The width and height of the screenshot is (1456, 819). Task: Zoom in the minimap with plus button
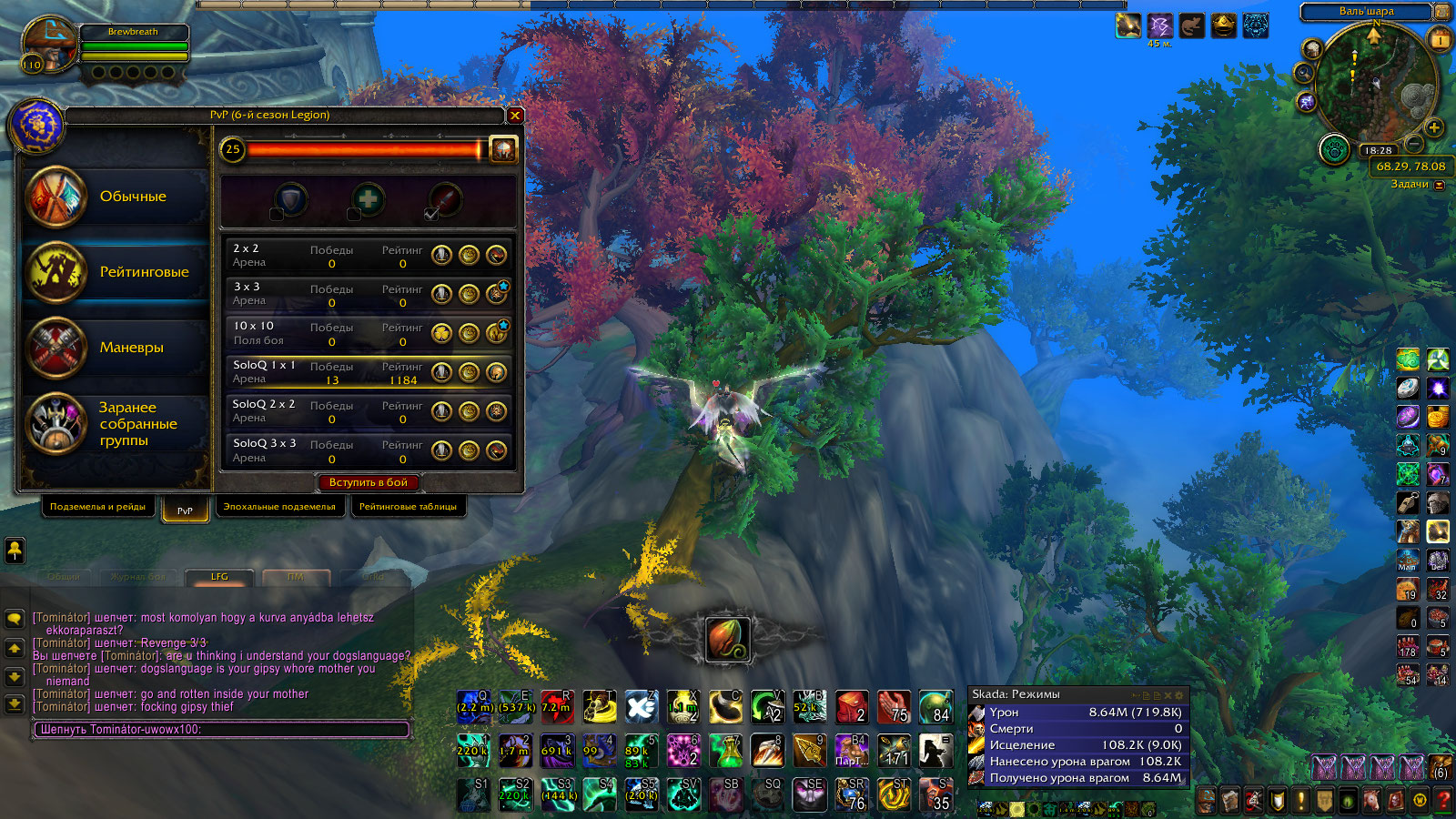pyautogui.click(x=1434, y=127)
